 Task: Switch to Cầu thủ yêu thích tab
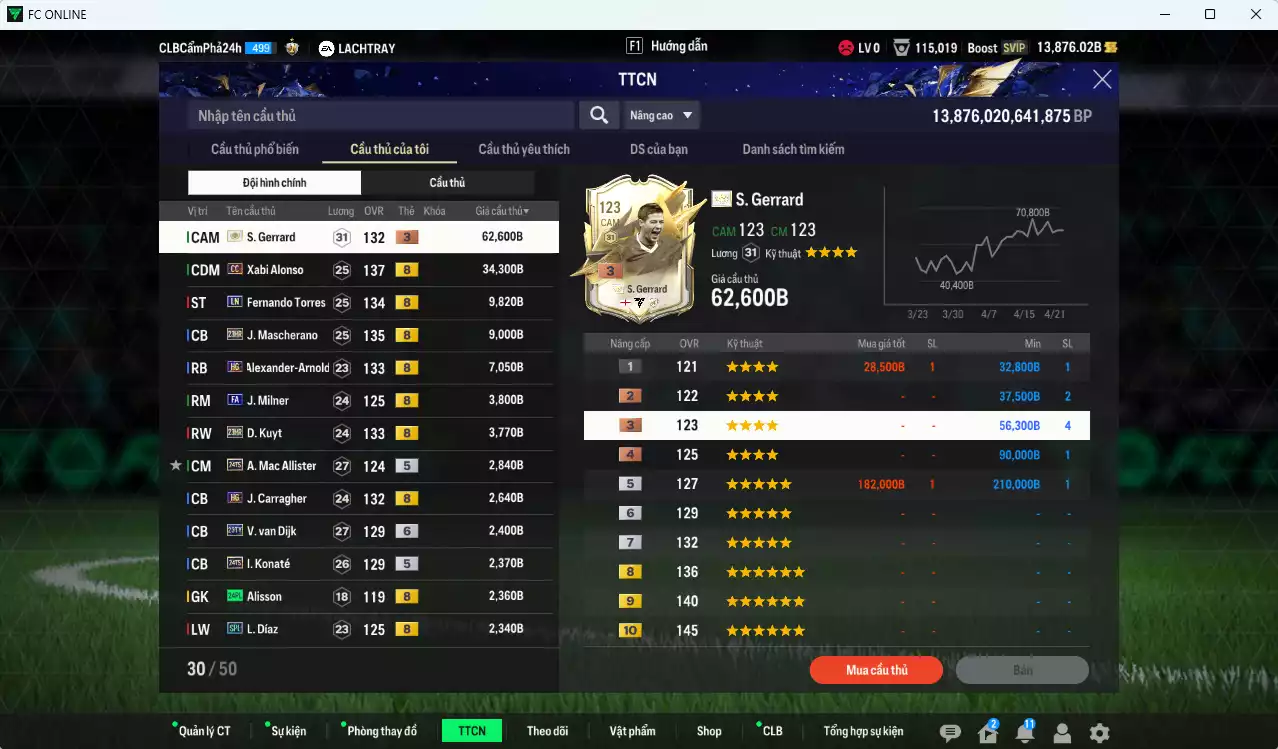coord(524,149)
